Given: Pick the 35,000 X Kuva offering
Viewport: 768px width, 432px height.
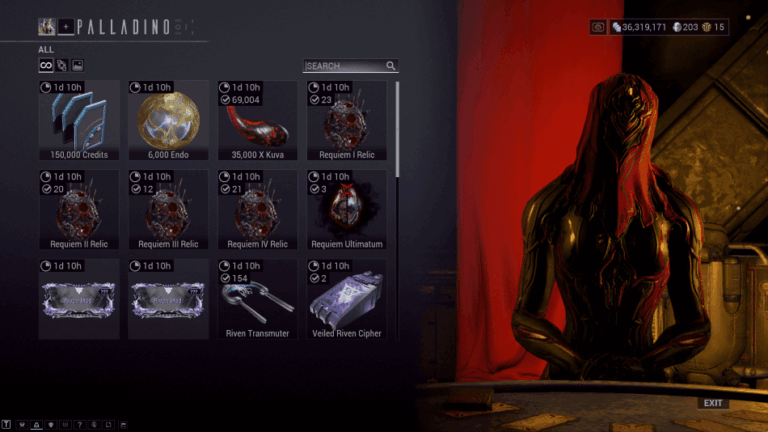Looking at the screenshot, I should (x=257, y=121).
